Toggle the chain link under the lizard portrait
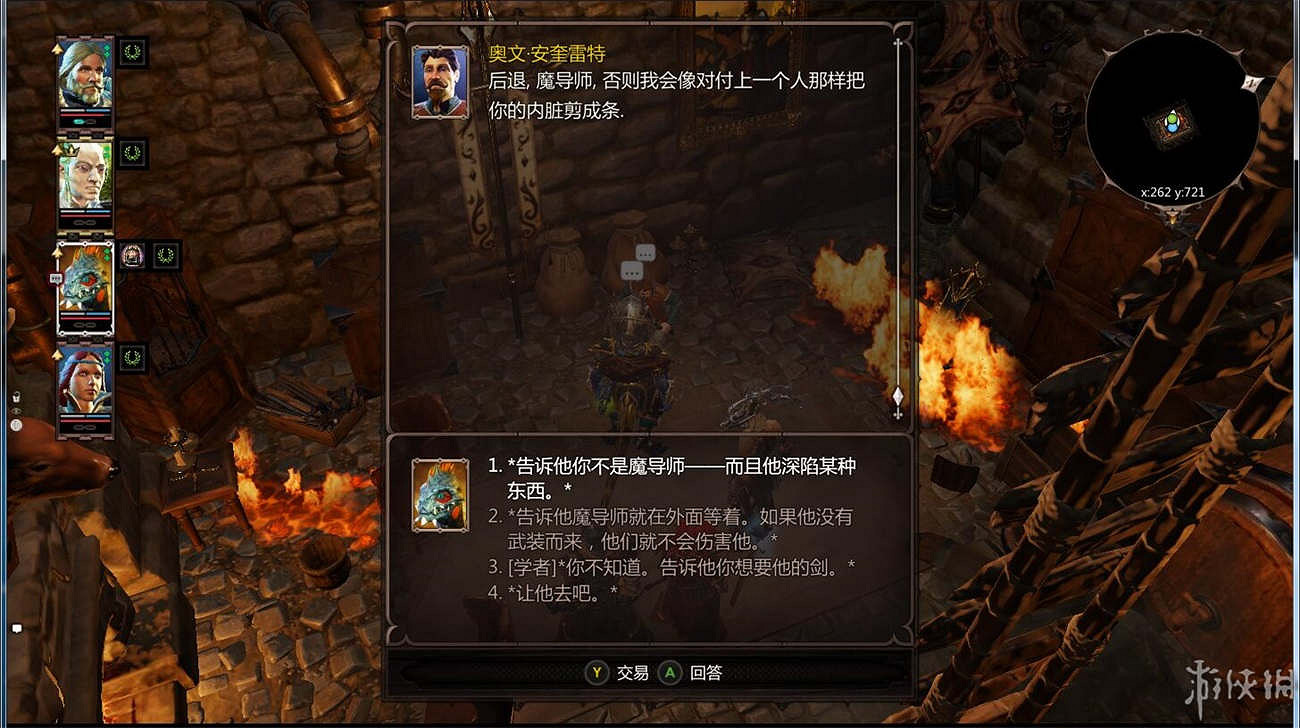This screenshot has height=728, width=1300. tap(84, 326)
